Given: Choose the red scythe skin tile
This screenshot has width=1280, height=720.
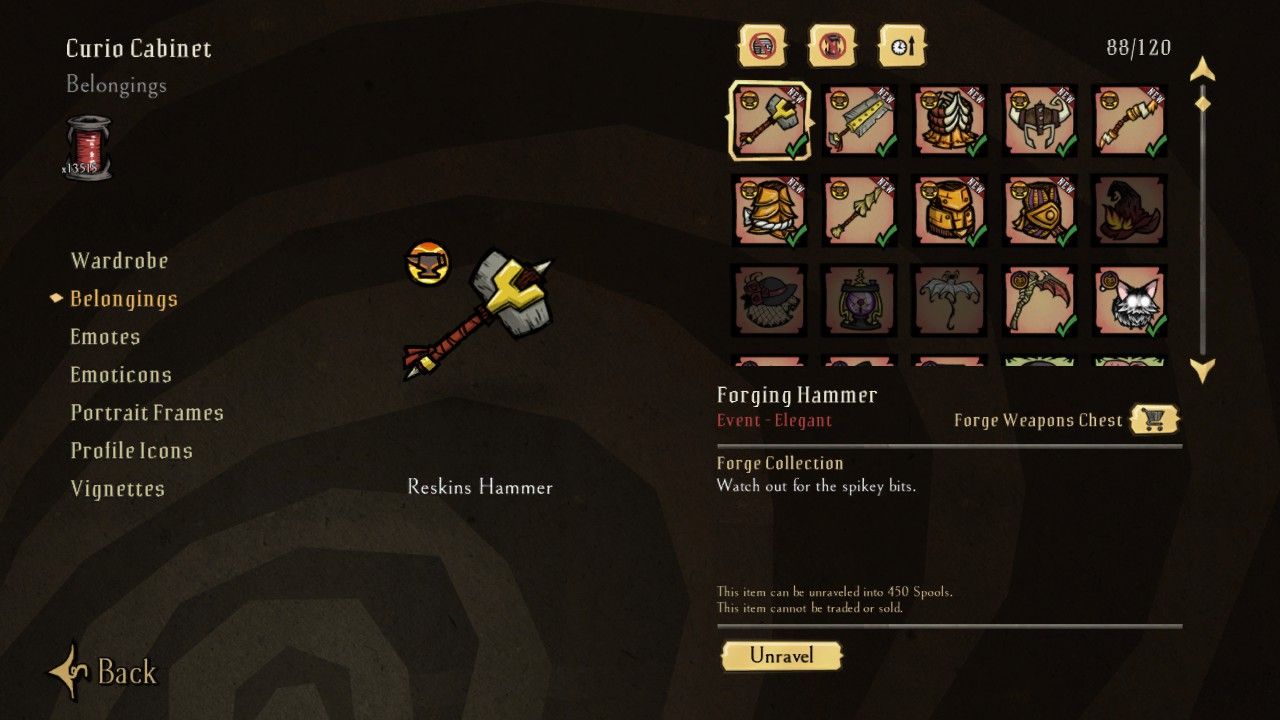Looking at the screenshot, I should pos(1039,300).
